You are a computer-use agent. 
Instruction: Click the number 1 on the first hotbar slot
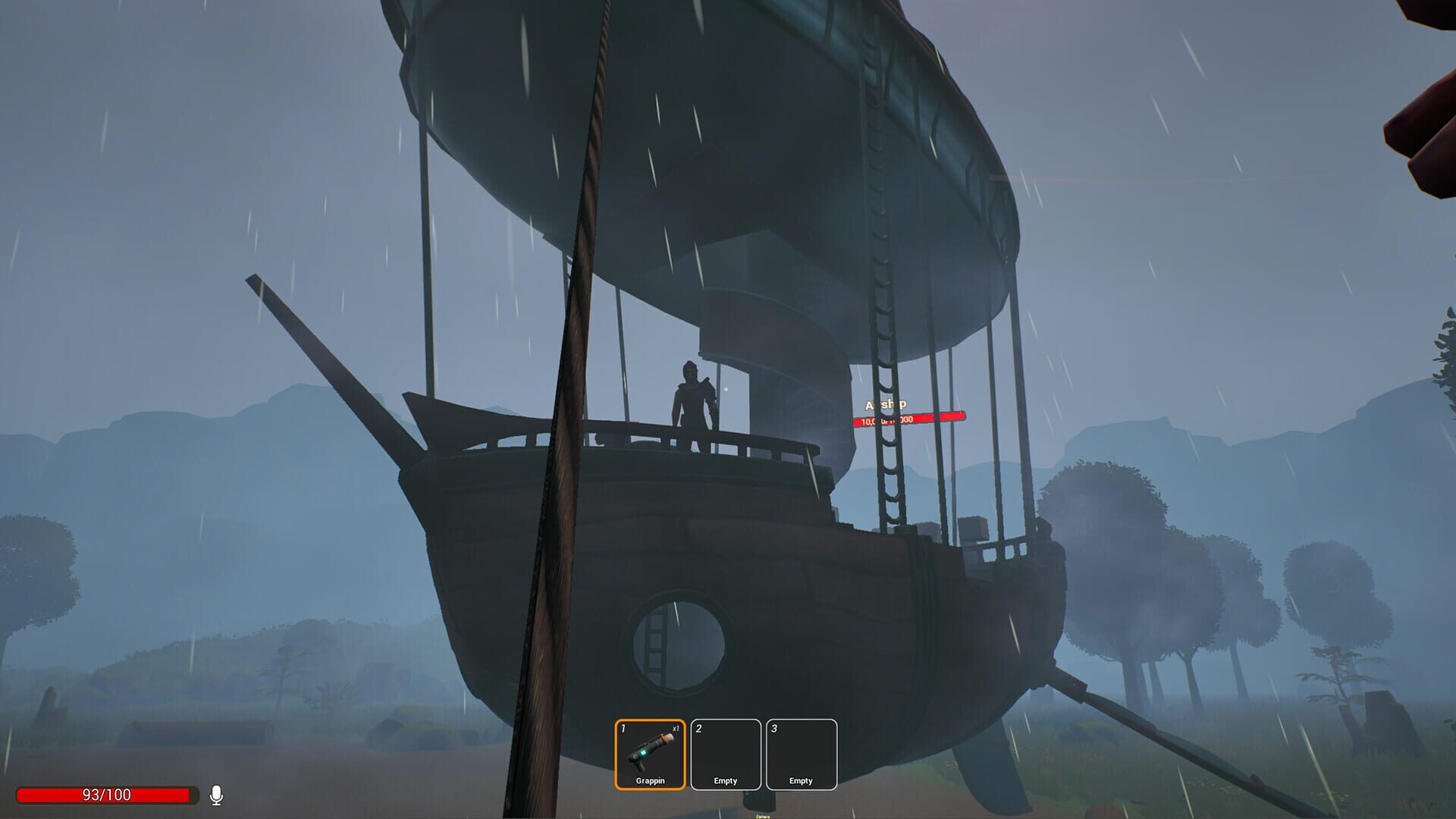623,726
